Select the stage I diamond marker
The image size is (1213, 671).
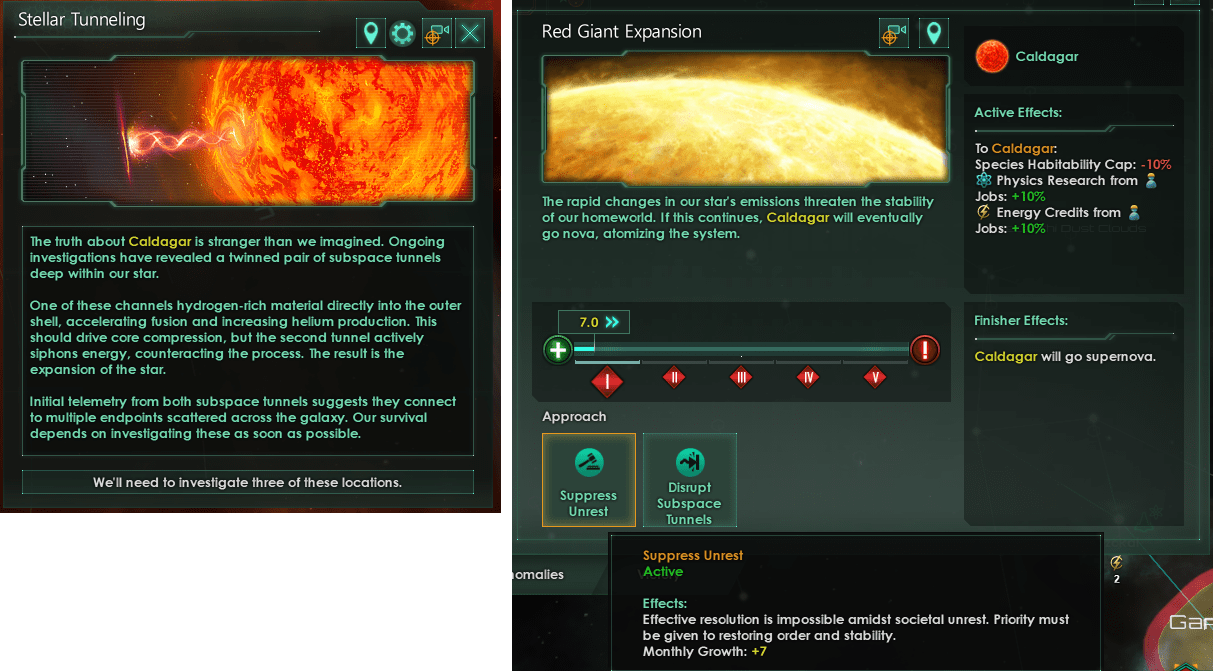tap(607, 380)
